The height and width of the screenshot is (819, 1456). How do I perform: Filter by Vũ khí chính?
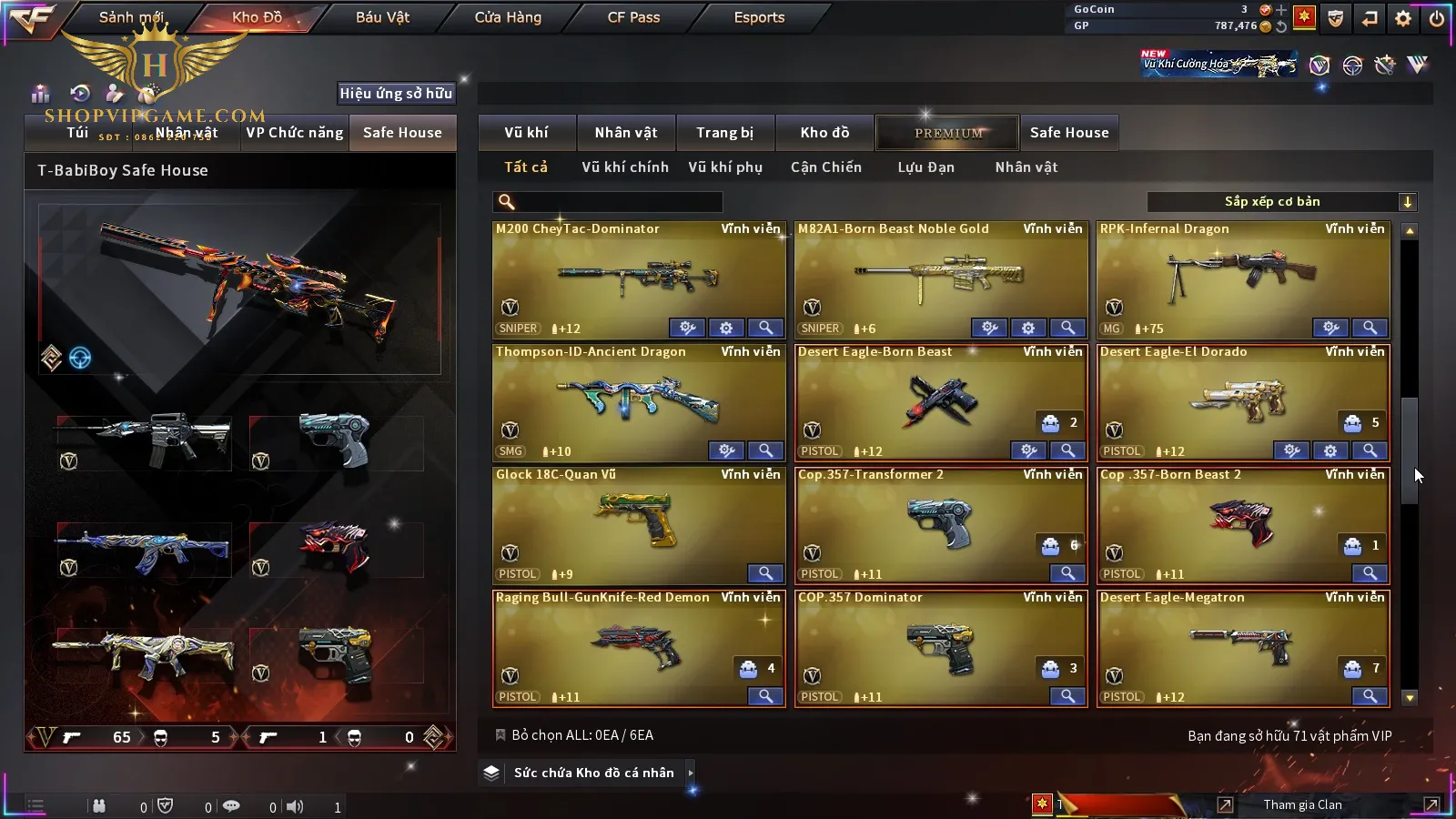[x=624, y=167]
